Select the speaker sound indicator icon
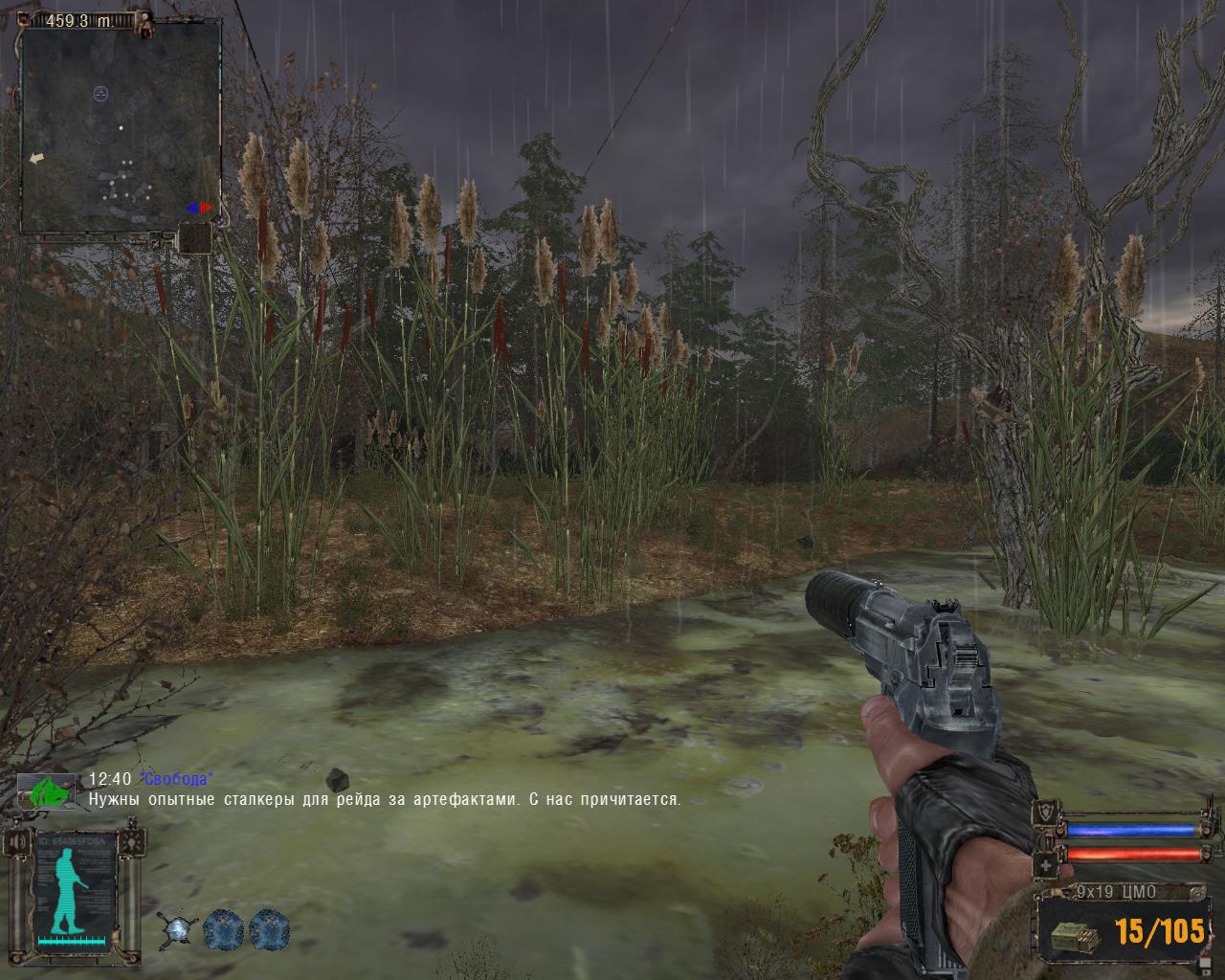This screenshot has height=980, width=1225. (x=16, y=841)
